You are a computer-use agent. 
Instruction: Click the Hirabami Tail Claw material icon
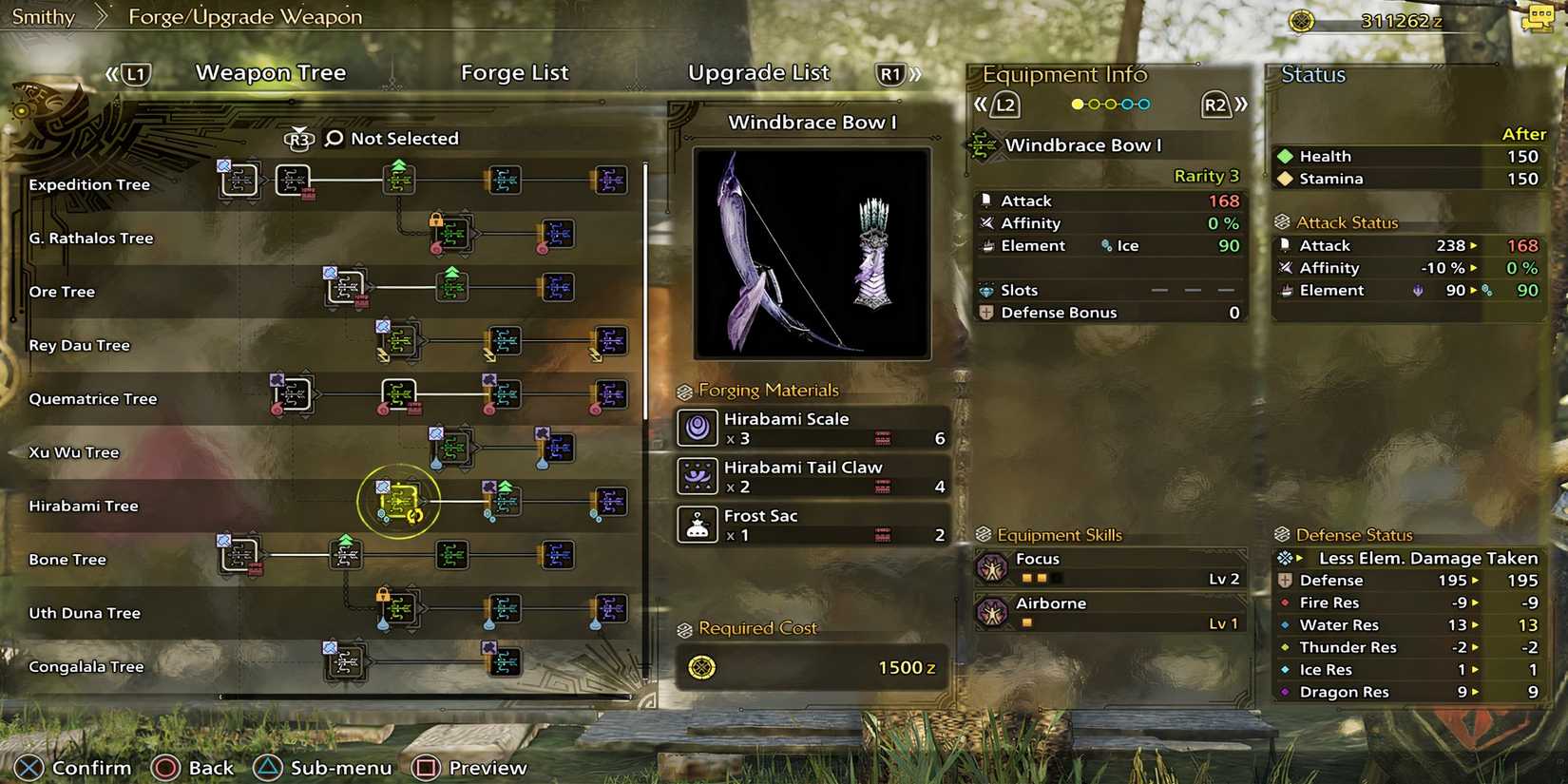(x=698, y=476)
